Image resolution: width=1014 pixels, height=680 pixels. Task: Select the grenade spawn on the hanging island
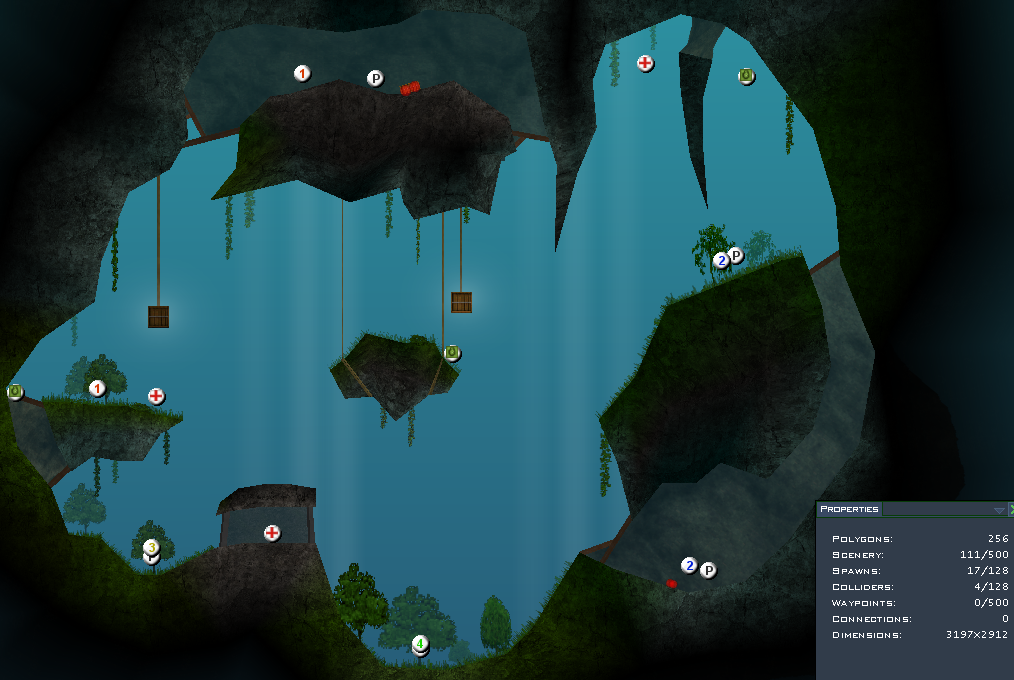(452, 352)
